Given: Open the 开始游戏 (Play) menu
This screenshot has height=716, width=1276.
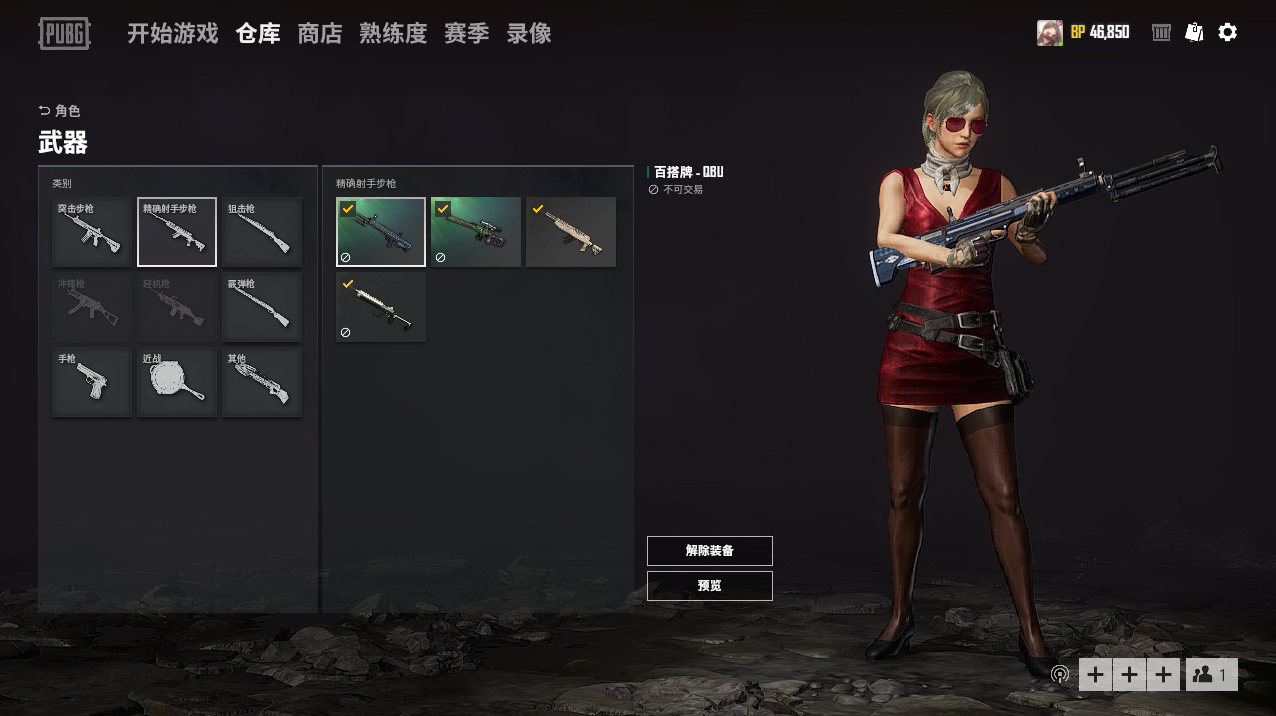Looking at the screenshot, I should (x=172, y=33).
